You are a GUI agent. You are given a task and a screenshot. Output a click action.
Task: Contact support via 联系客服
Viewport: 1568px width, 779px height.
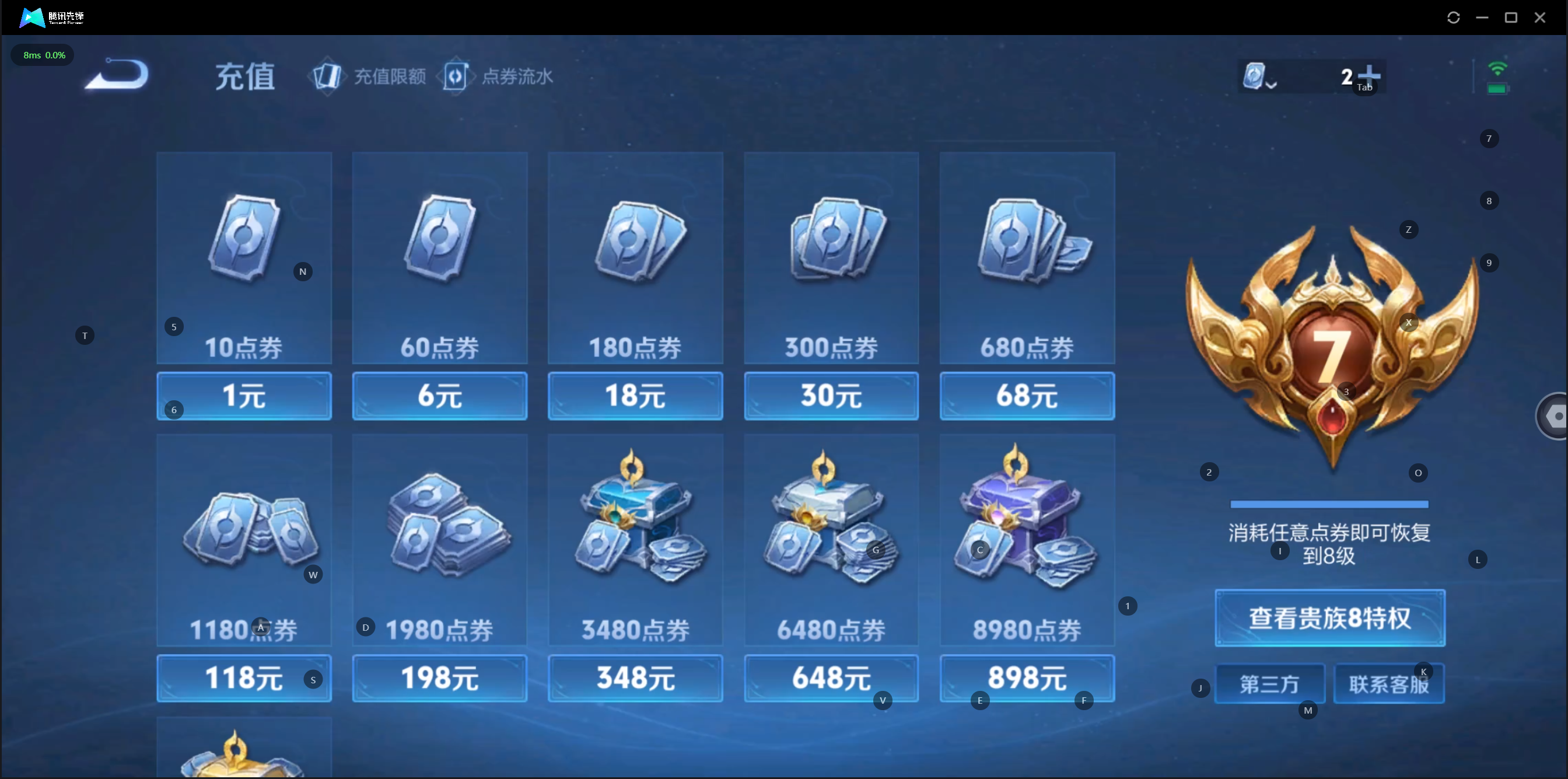coord(1388,684)
